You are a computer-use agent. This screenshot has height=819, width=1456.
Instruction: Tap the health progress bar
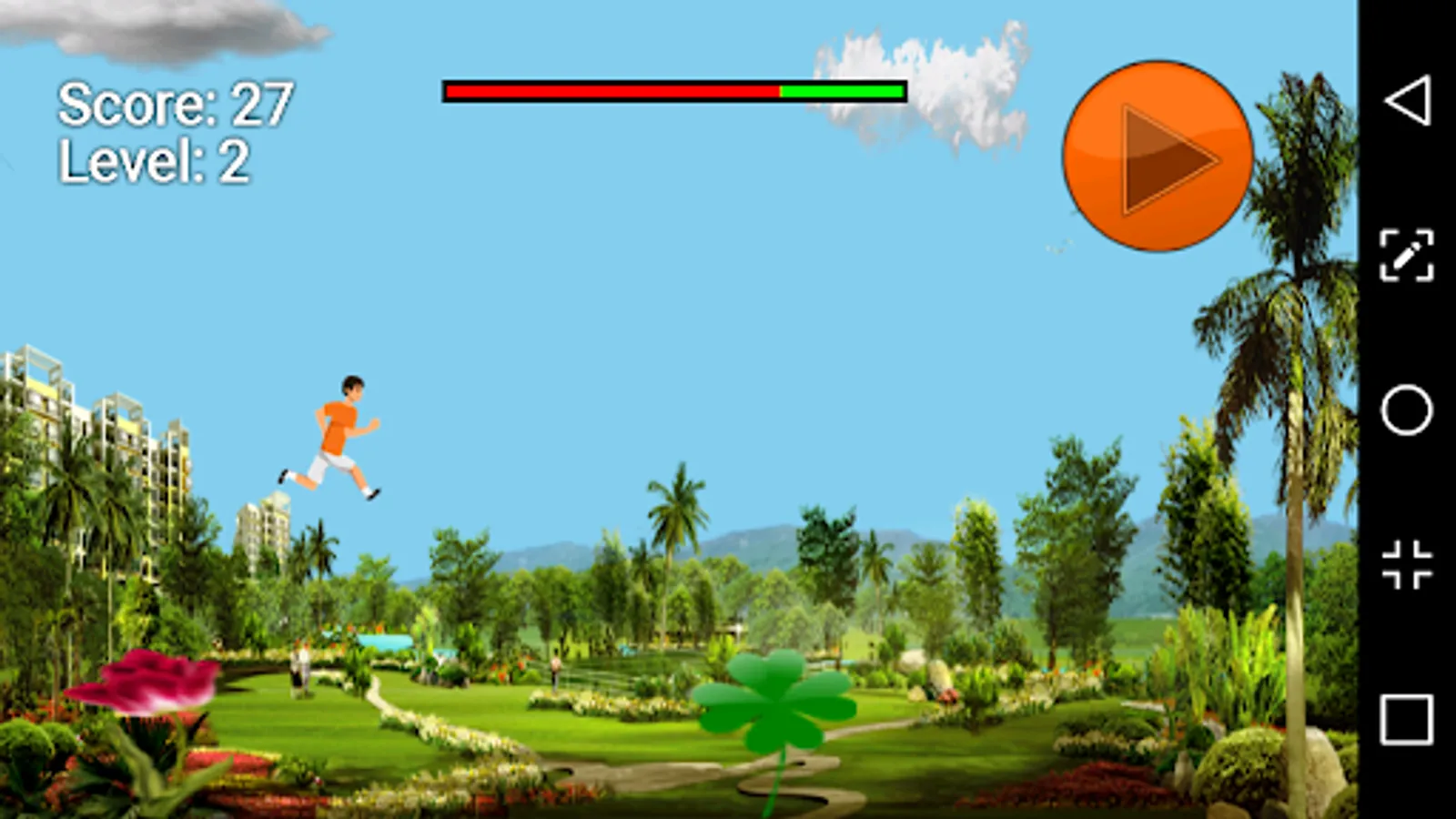pos(673,91)
